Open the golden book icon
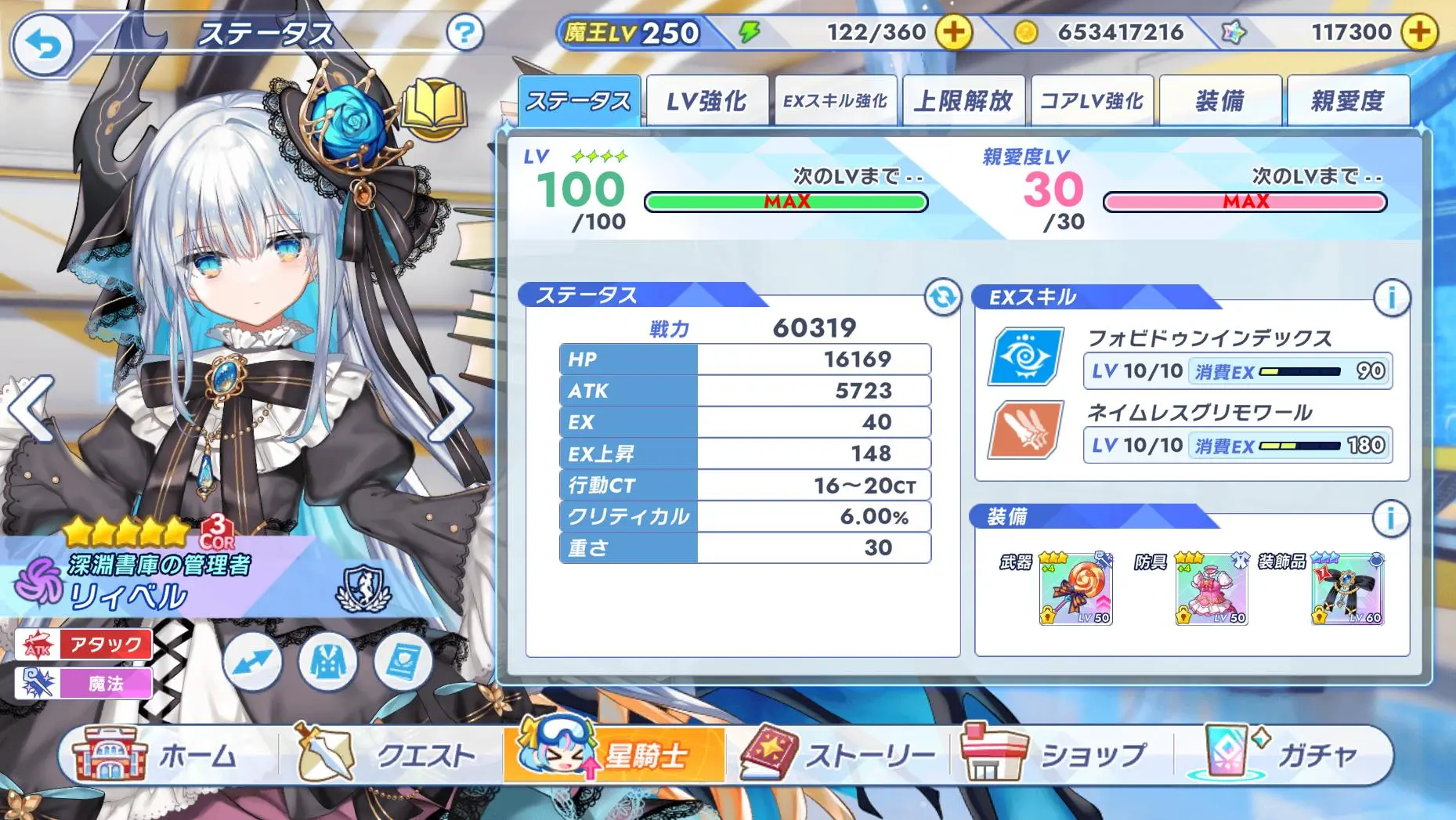The height and width of the screenshot is (820, 1456). (x=435, y=107)
